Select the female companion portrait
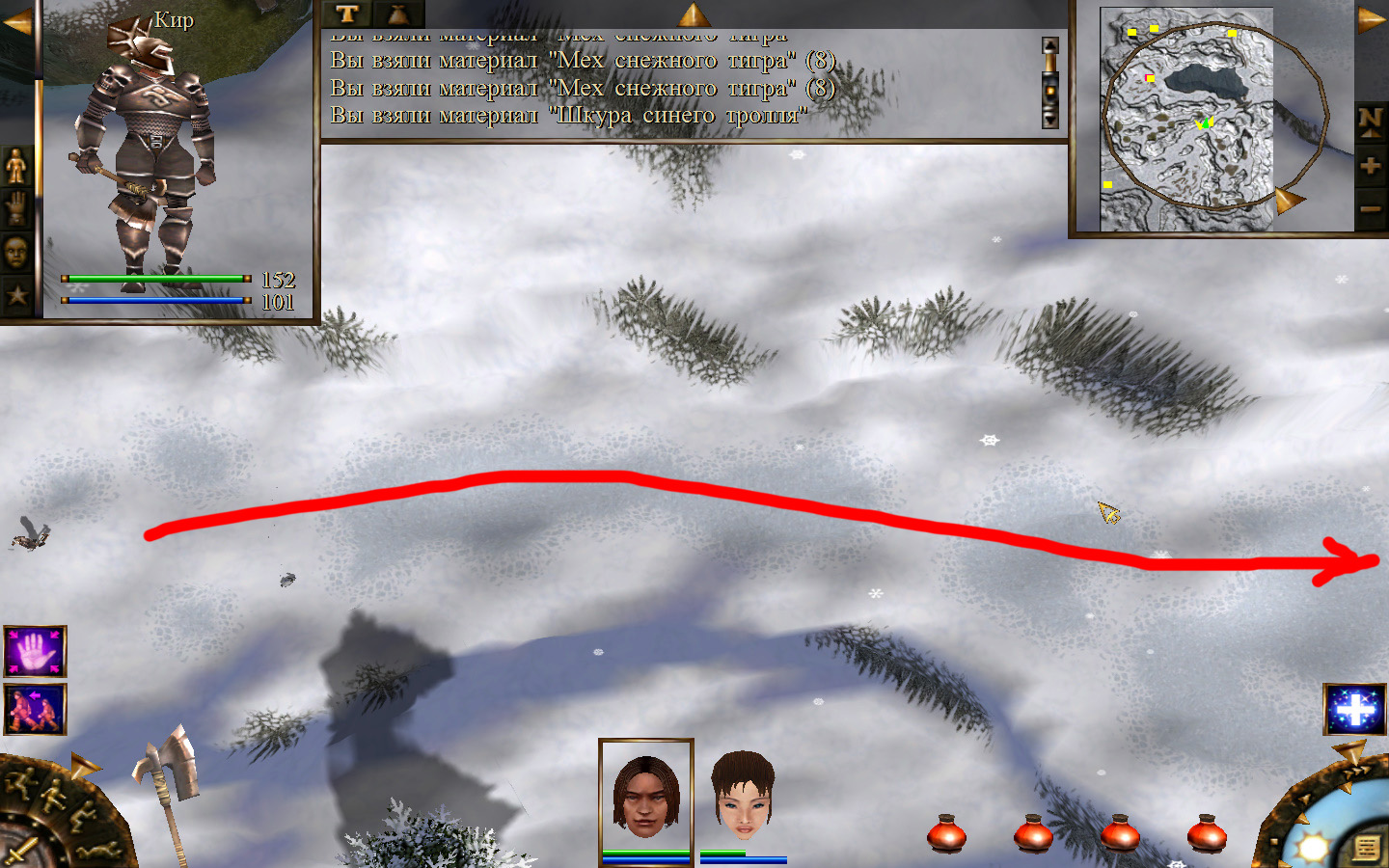 [x=743, y=796]
